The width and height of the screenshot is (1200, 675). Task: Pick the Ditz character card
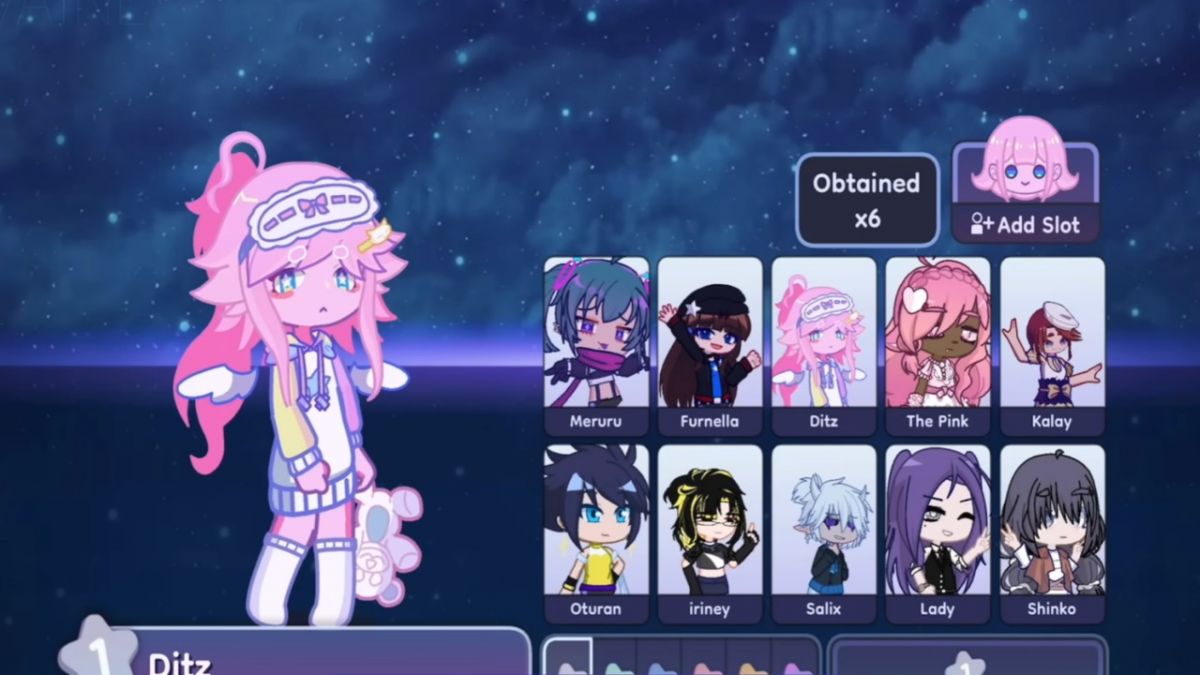tap(824, 345)
